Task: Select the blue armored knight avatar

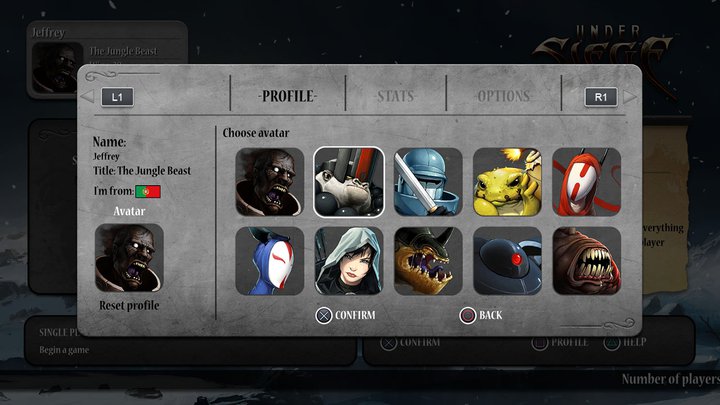Action: [428, 182]
